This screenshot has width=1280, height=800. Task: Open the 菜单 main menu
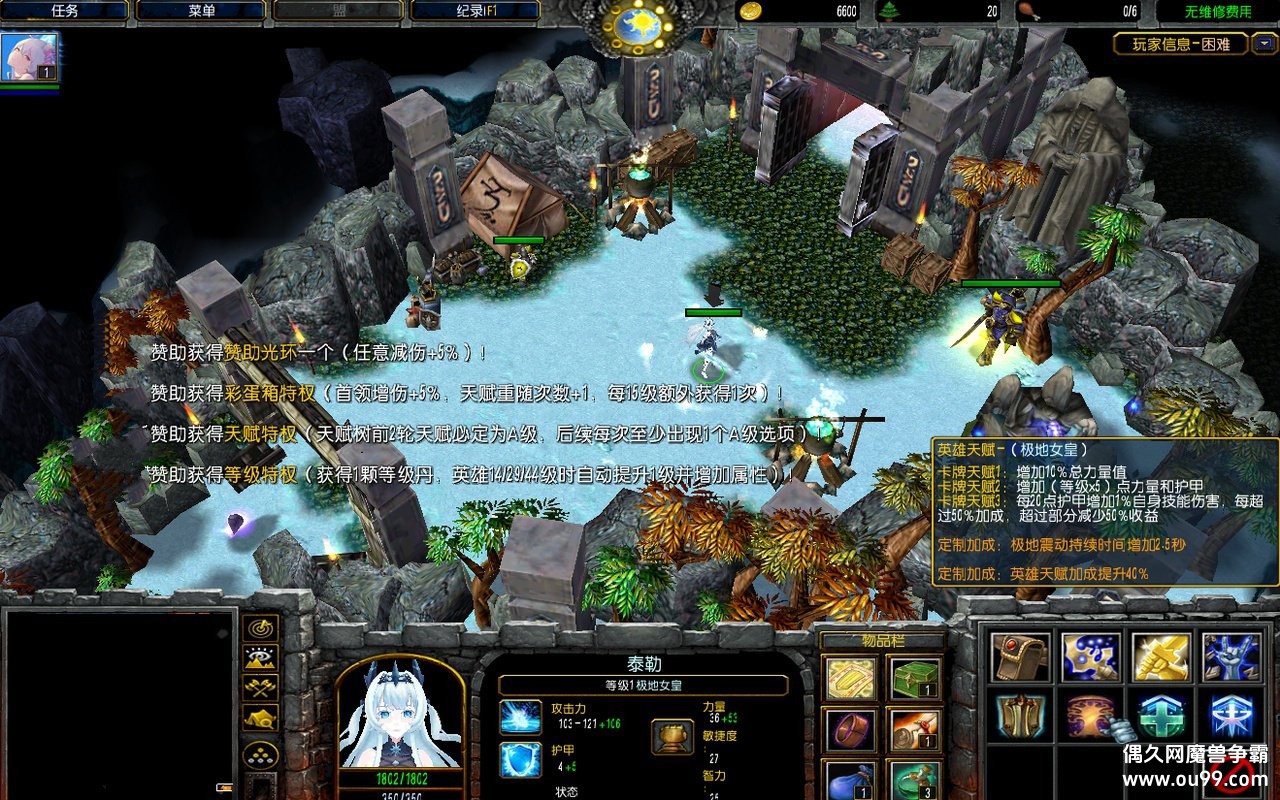(x=200, y=11)
